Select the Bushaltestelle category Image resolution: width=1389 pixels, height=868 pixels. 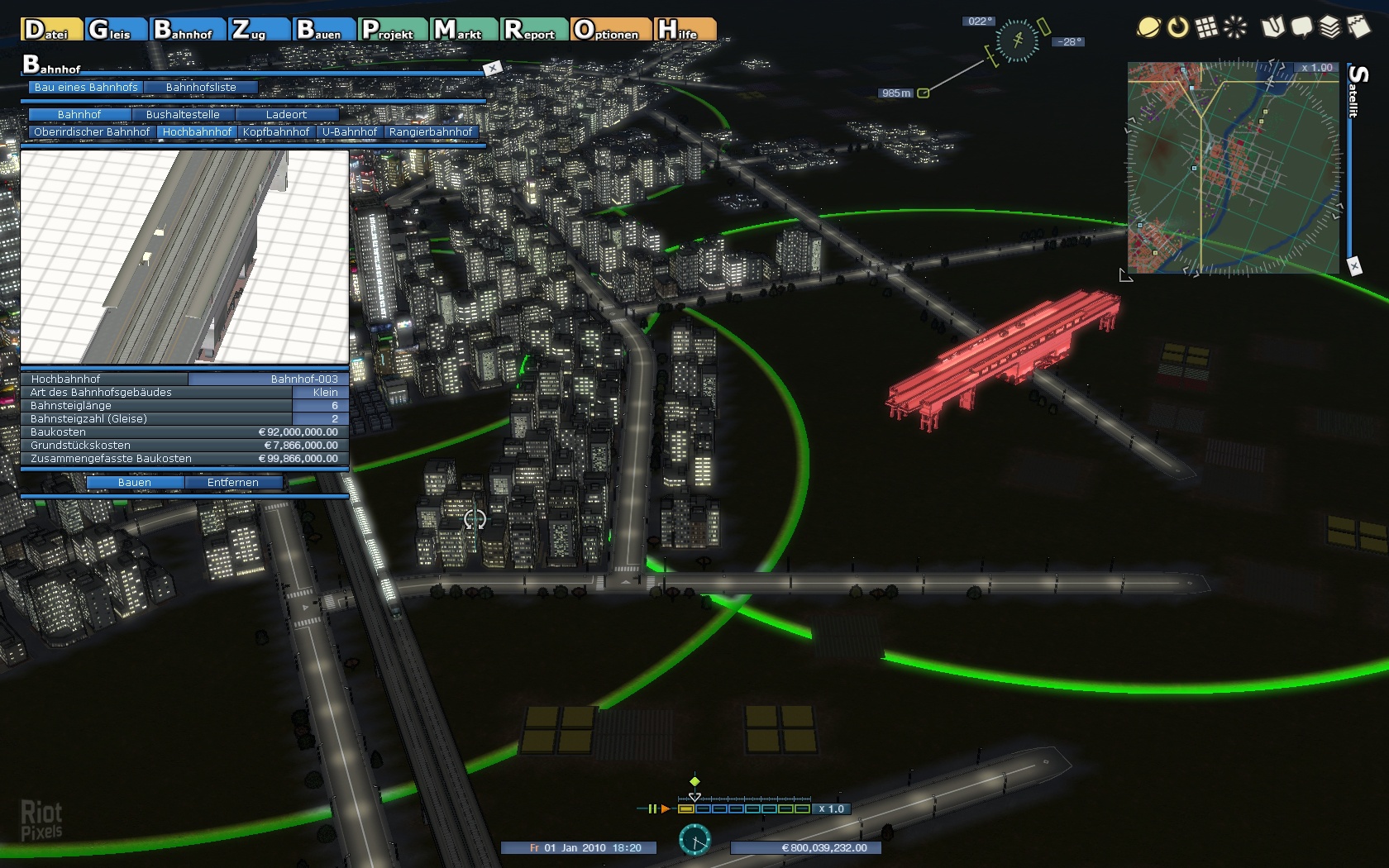183,114
